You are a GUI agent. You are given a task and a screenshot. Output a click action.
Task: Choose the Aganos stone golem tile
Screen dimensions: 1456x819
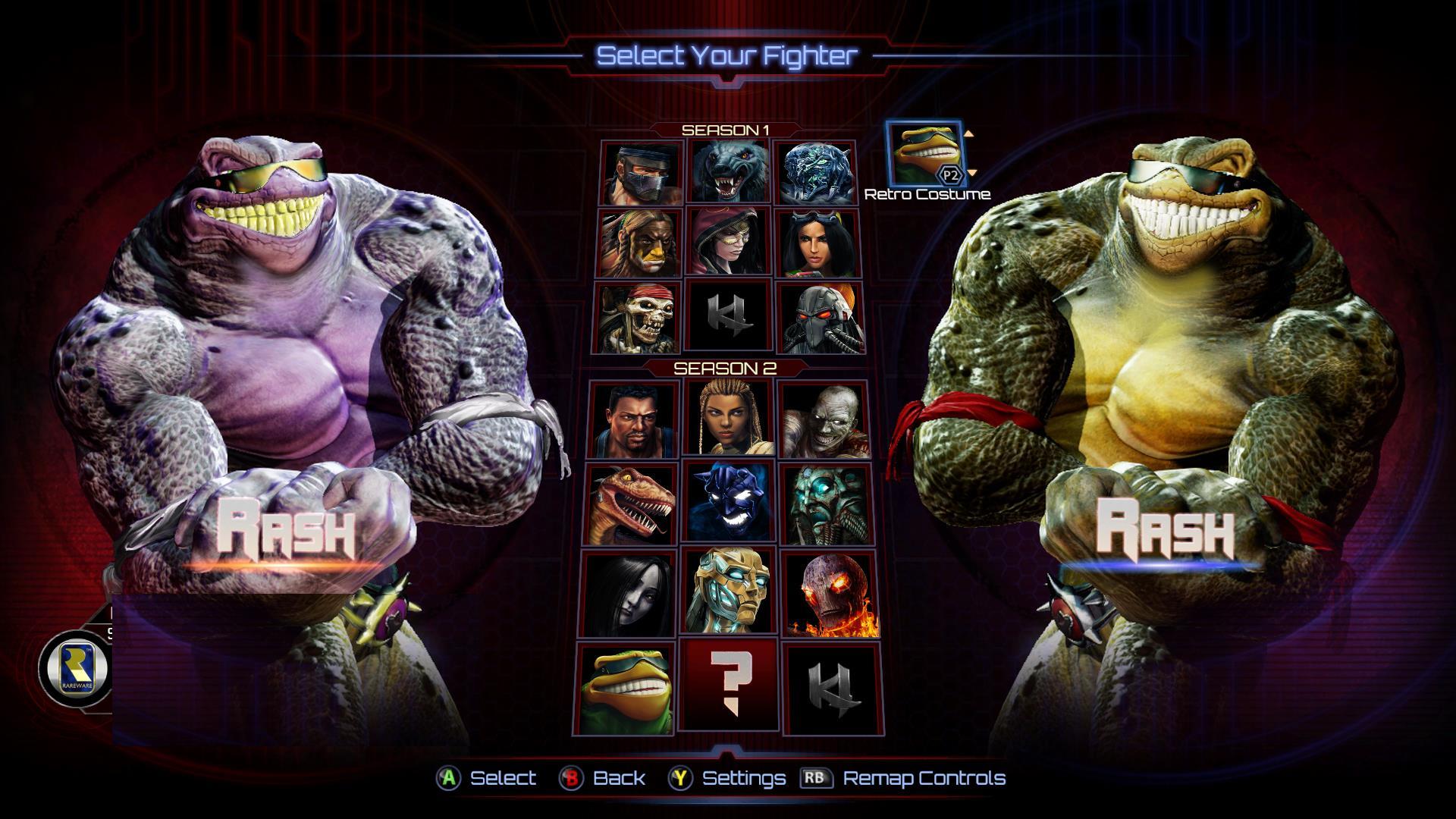click(826, 504)
